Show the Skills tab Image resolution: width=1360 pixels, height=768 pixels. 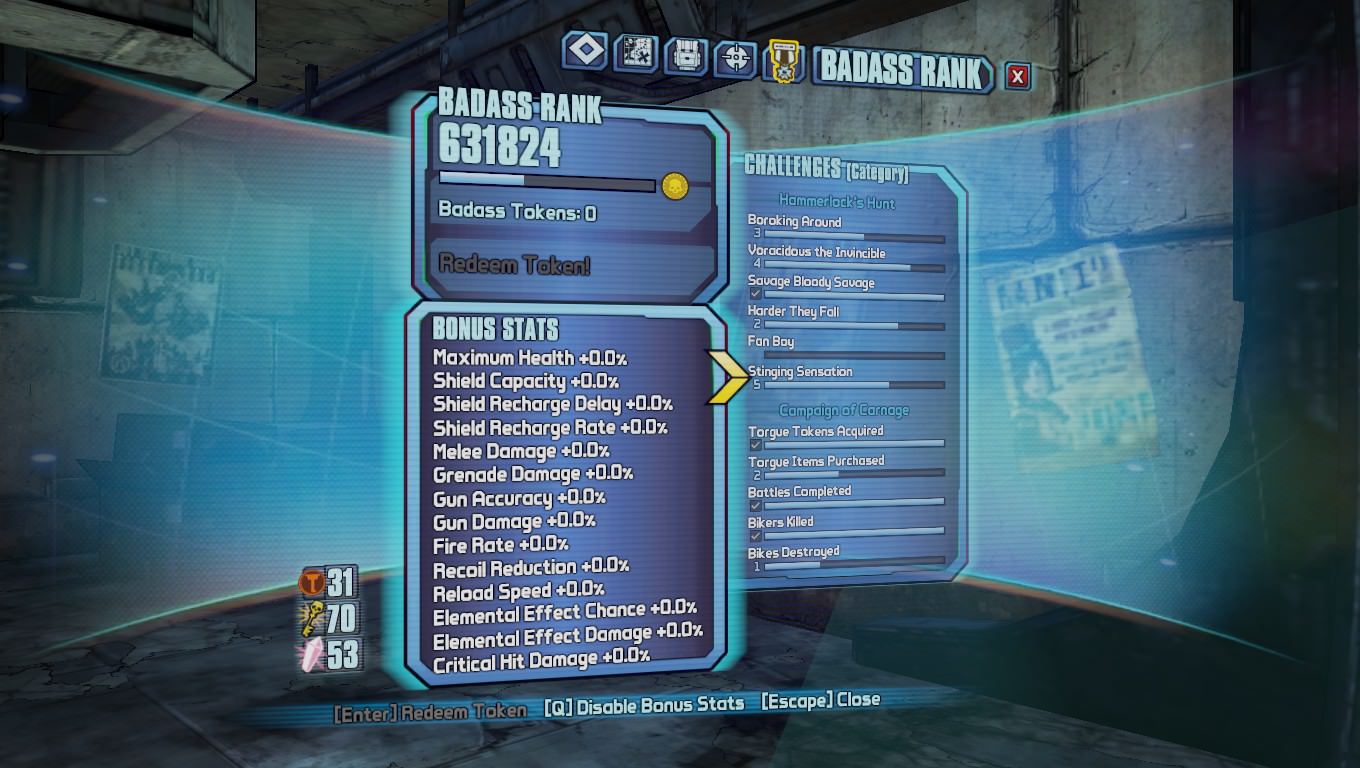735,60
